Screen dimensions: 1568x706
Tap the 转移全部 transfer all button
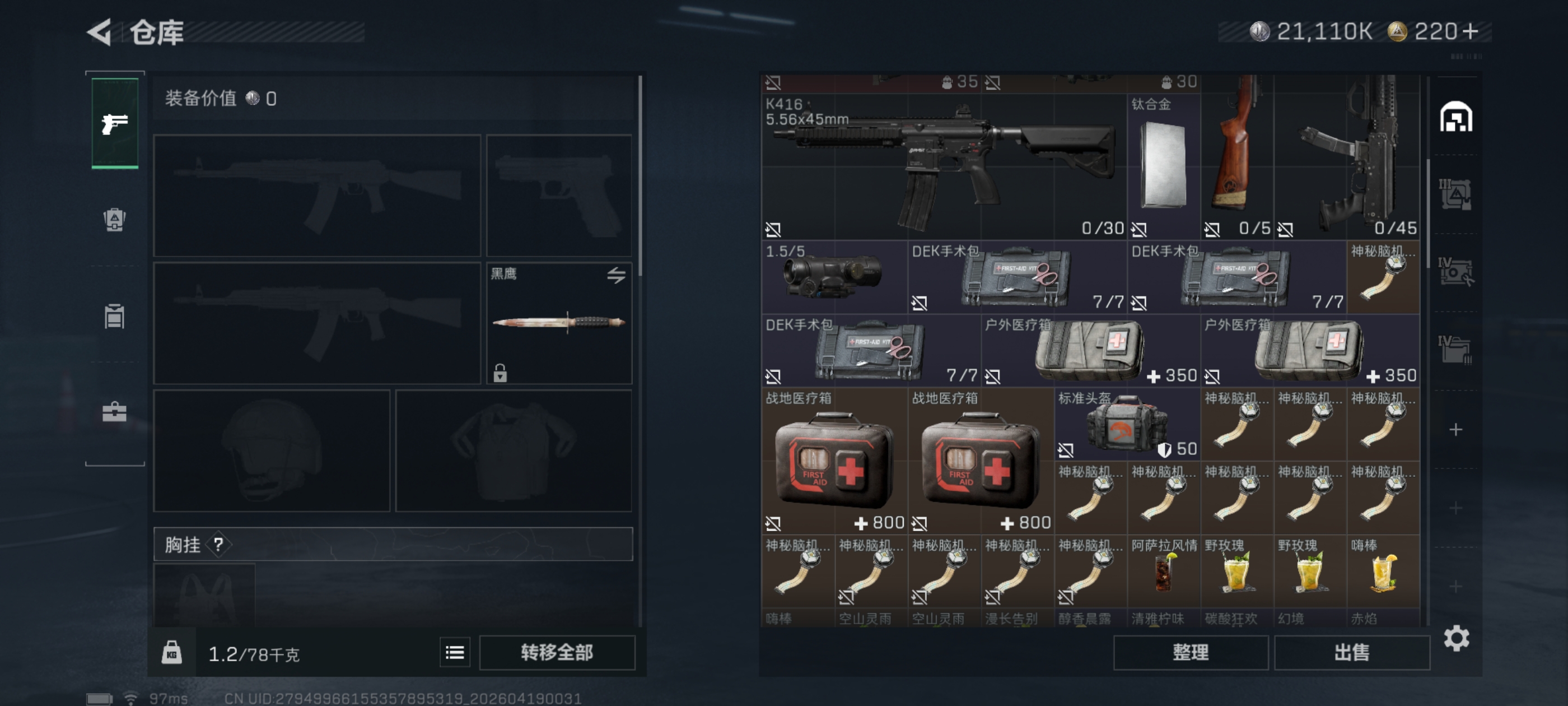coord(556,652)
